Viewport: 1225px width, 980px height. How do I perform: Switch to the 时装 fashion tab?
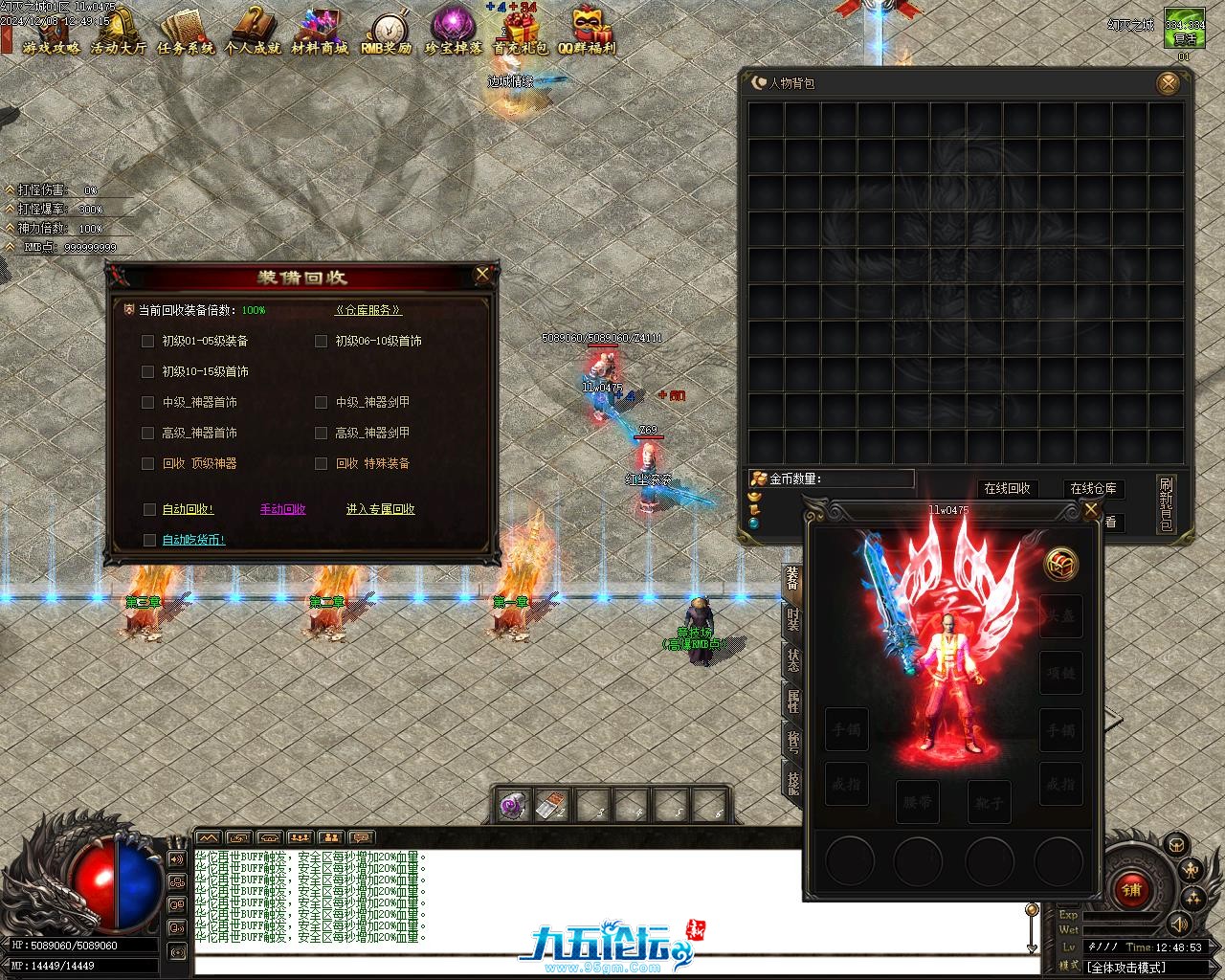click(x=793, y=618)
